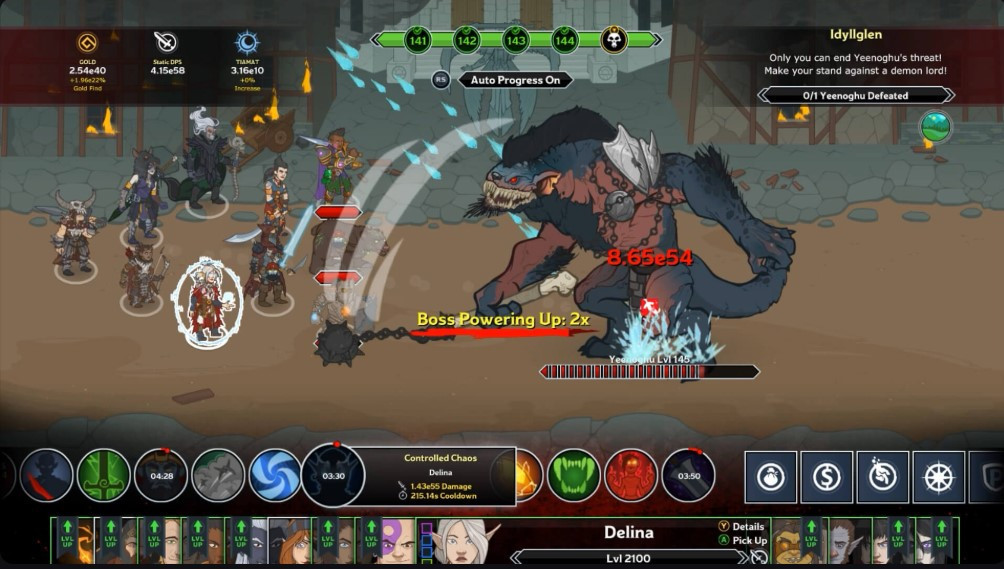
Task: Choose area 144 on the progress bar
Action: [564, 41]
